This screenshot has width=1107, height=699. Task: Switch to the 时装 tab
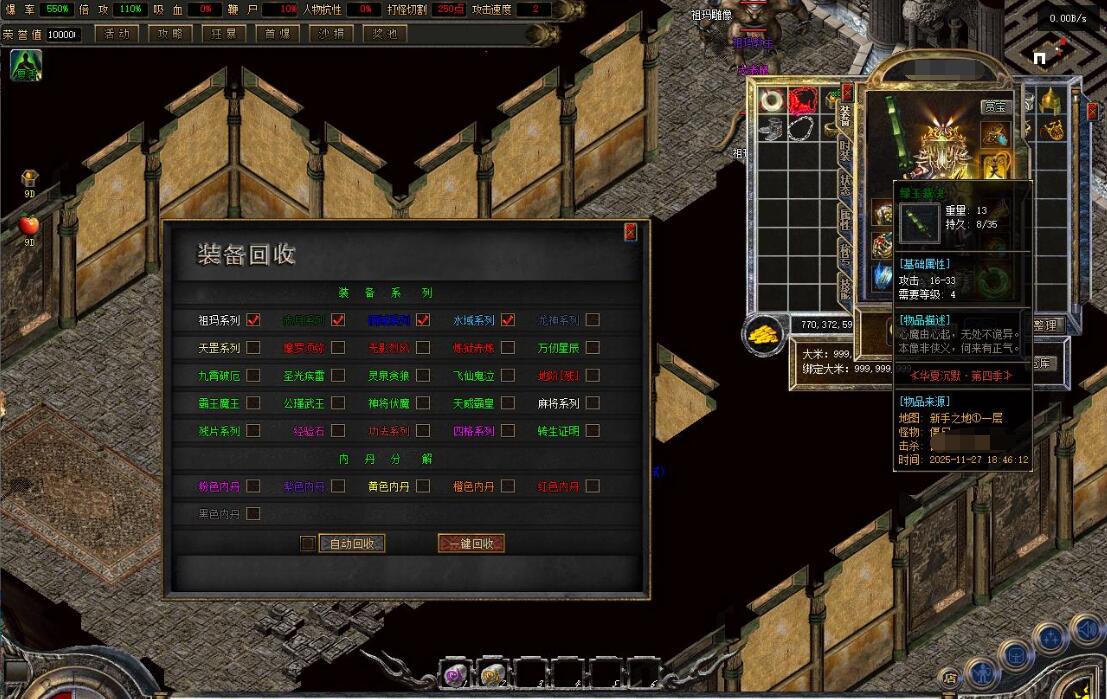pyautogui.click(x=845, y=152)
